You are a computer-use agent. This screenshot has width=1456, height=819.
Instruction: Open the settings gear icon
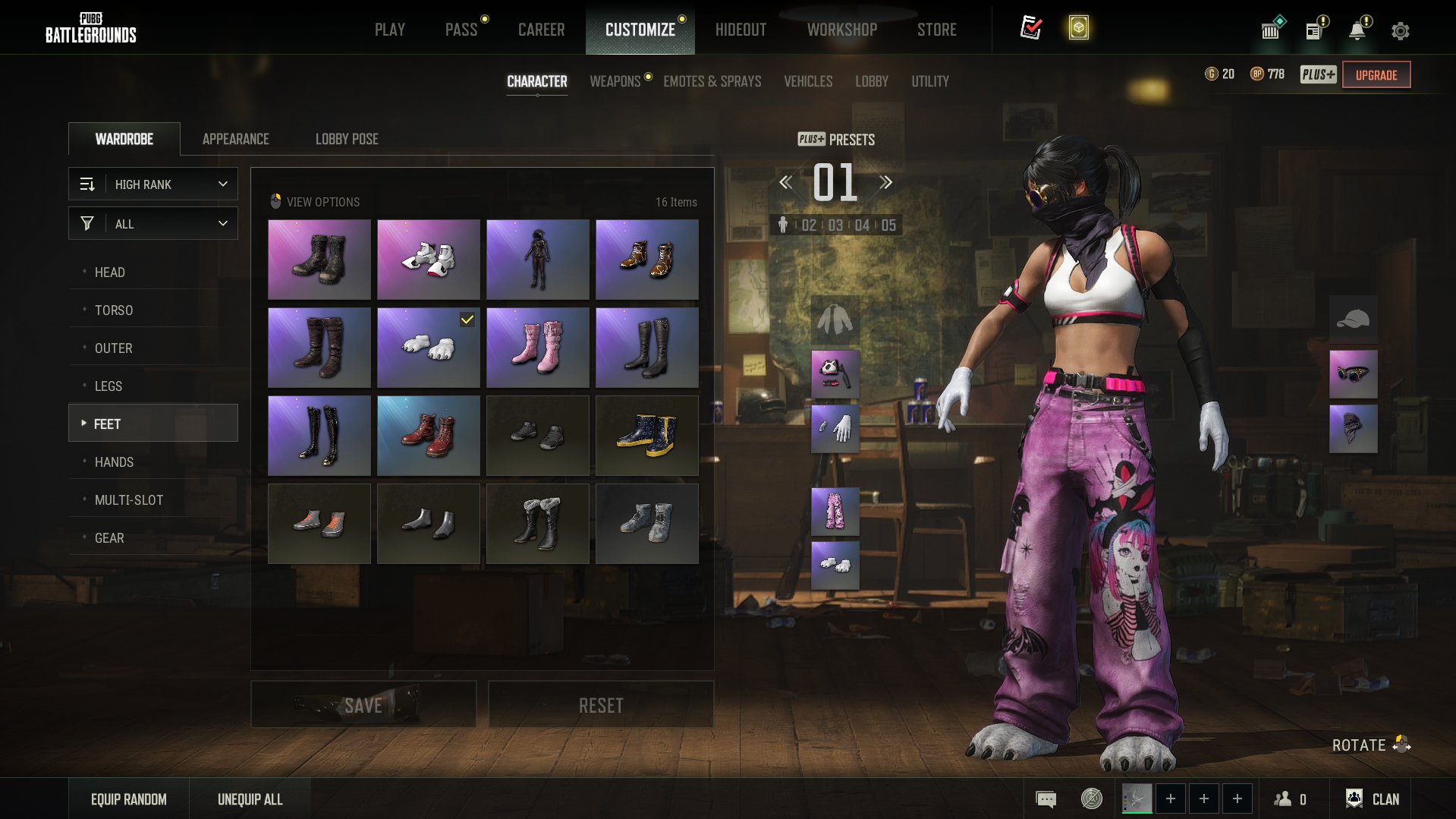(x=1400, y=31)
